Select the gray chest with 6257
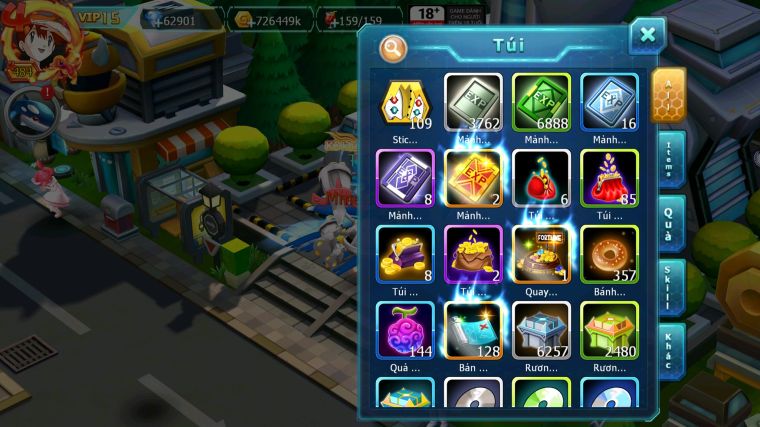Viewport: 760px width, 427px height. (541, 330)
